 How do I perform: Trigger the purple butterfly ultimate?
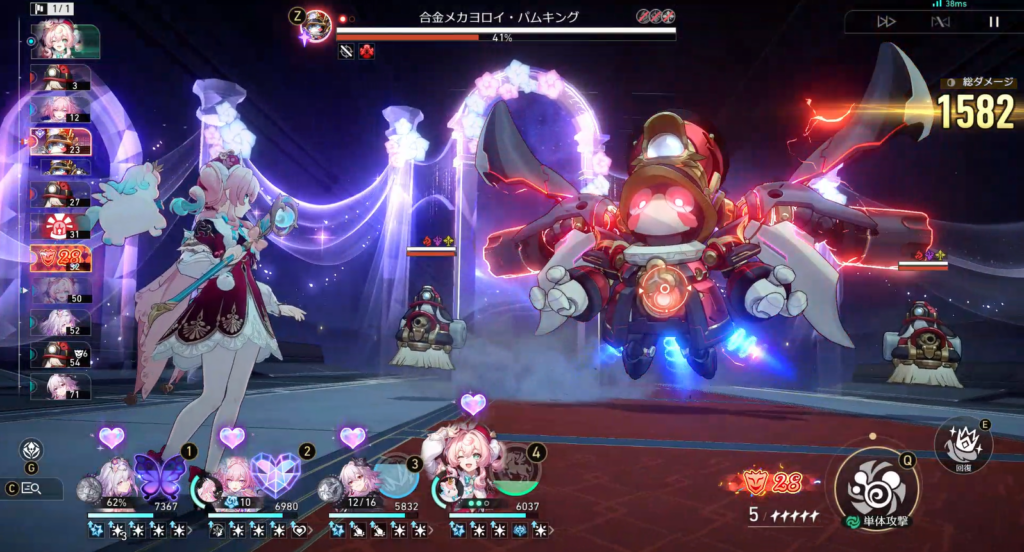tap(160, 477)
